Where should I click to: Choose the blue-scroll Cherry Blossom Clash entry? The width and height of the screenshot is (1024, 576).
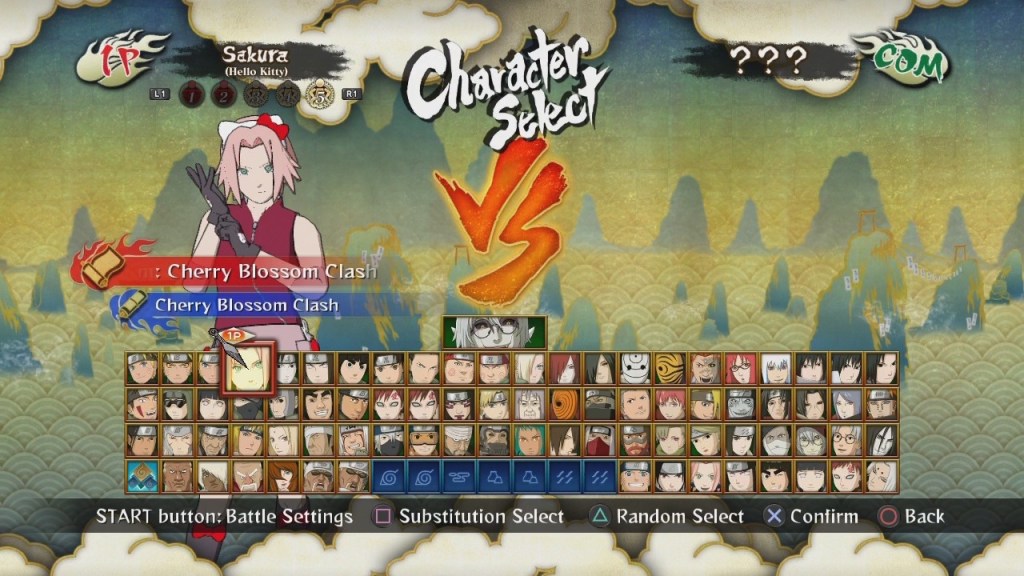245,305
